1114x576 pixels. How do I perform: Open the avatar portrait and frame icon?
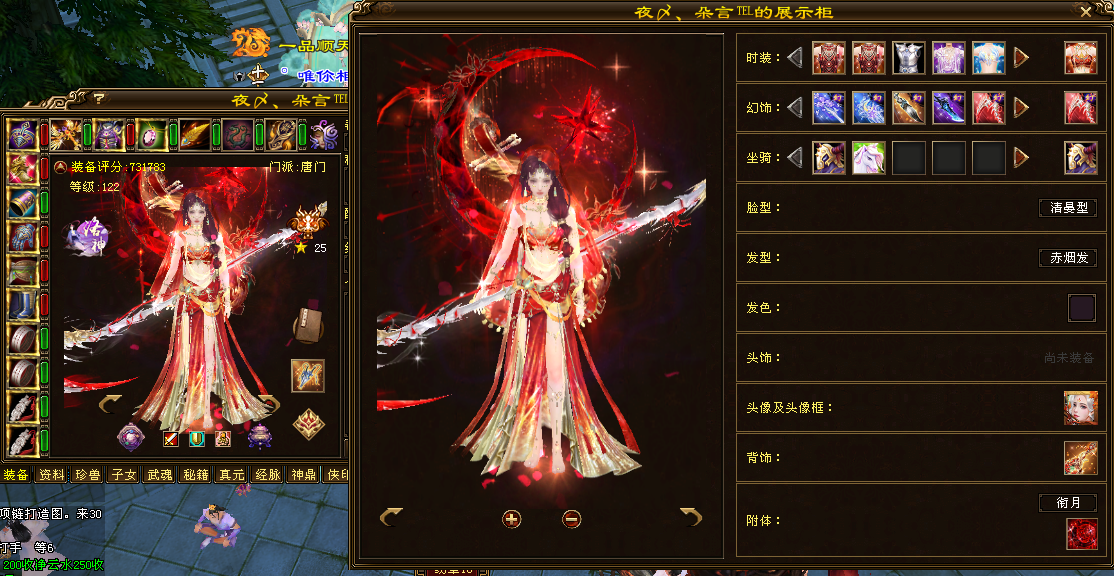(1080, 408)
